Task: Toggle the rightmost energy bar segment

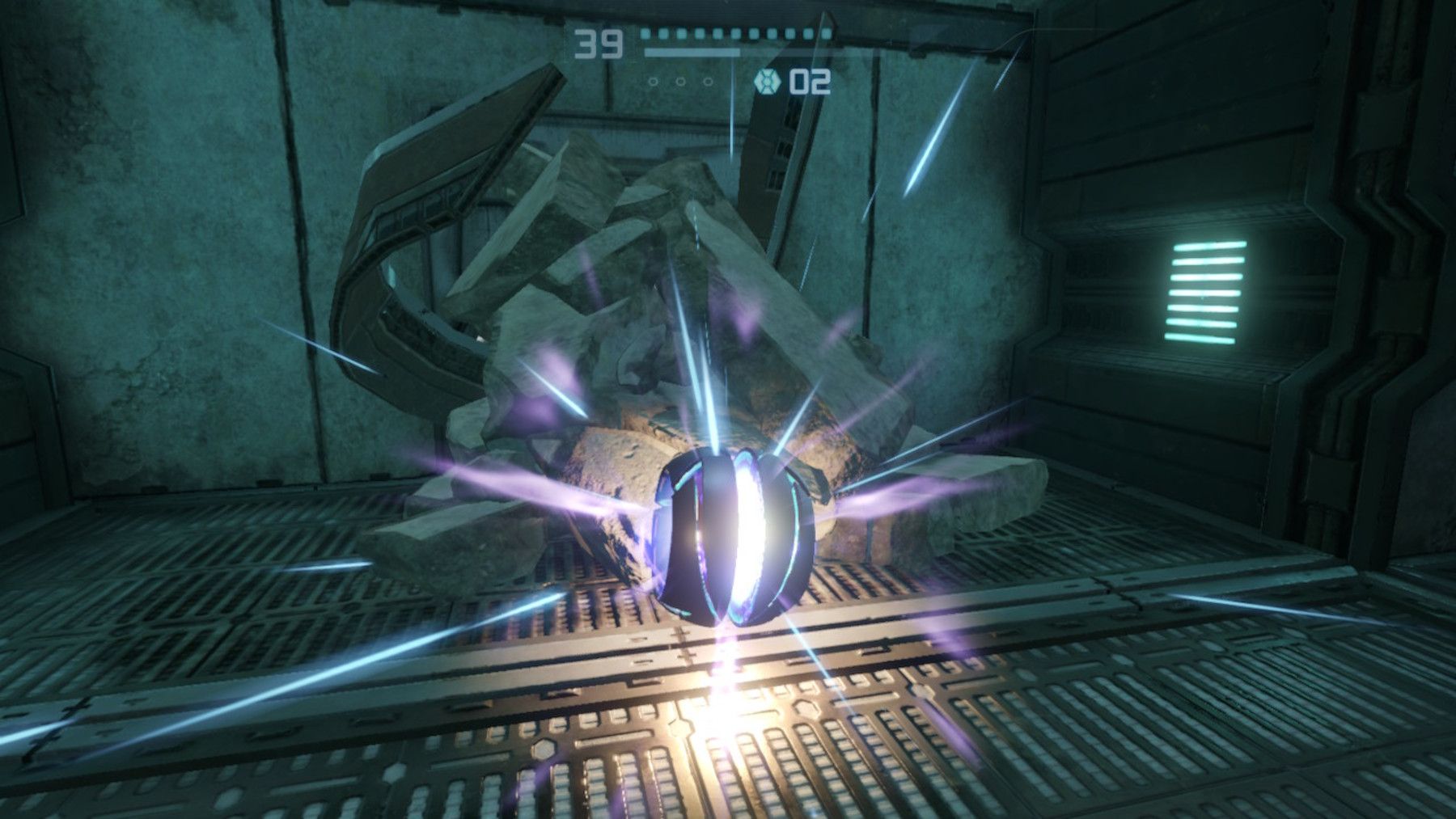Action: 825,34
